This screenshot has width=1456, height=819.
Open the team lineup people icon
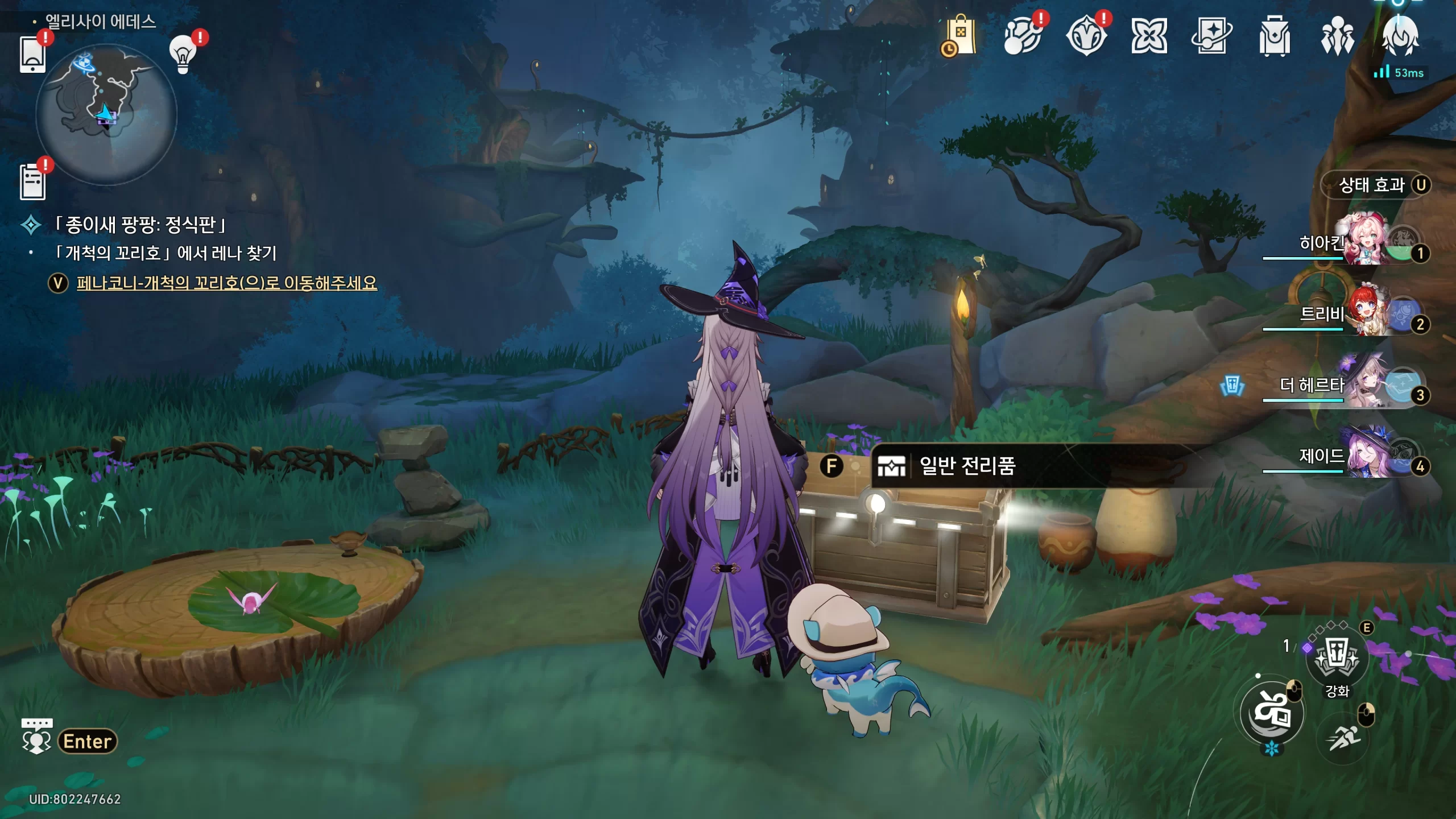click(1337, 36)
